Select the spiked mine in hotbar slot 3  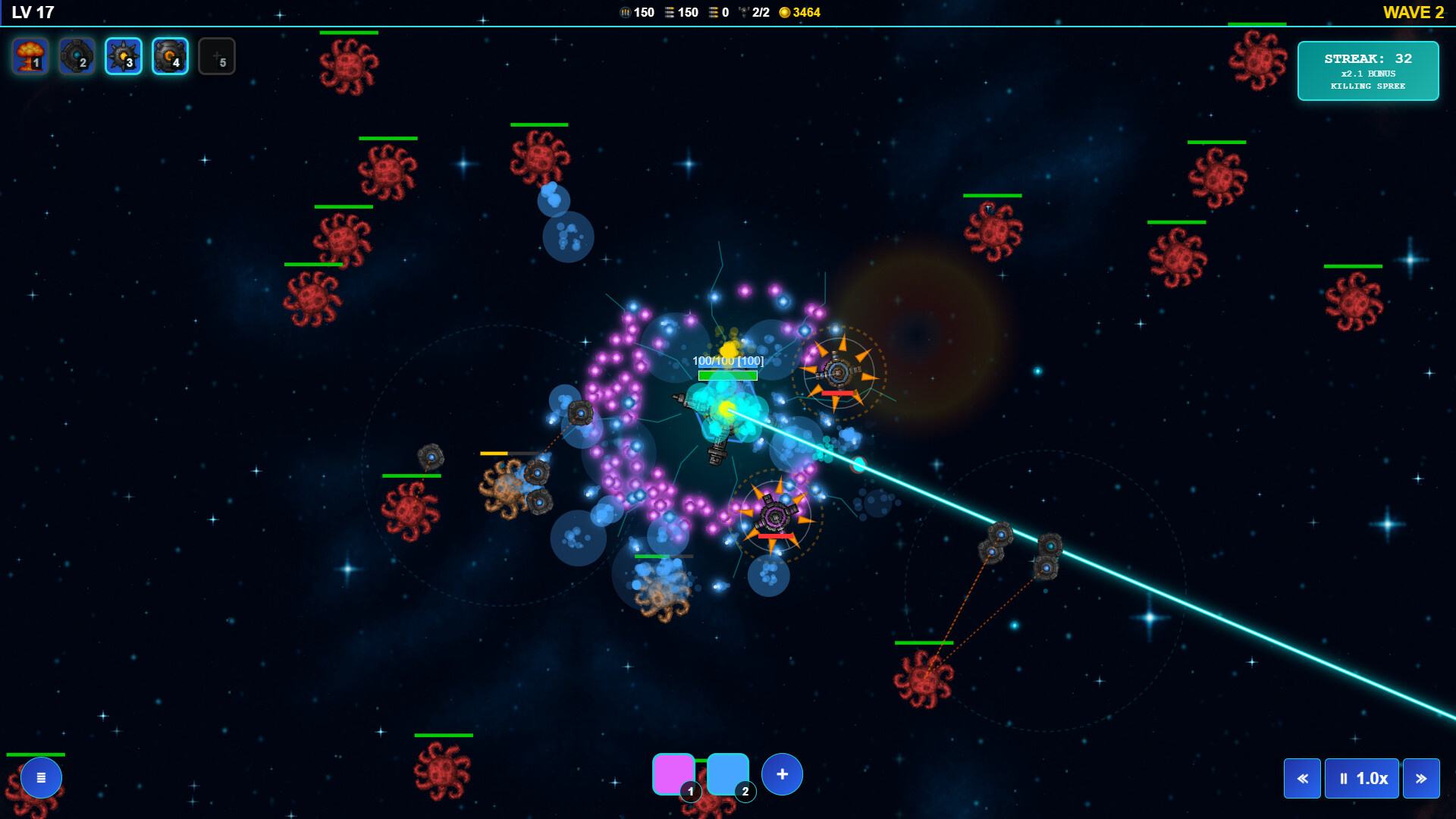[123, 55]
